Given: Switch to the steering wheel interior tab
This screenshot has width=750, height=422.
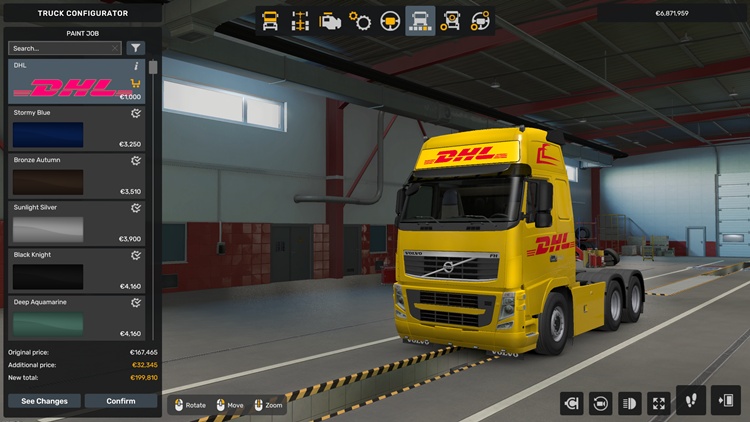Looking at the screenshot, I should (390, 21).
